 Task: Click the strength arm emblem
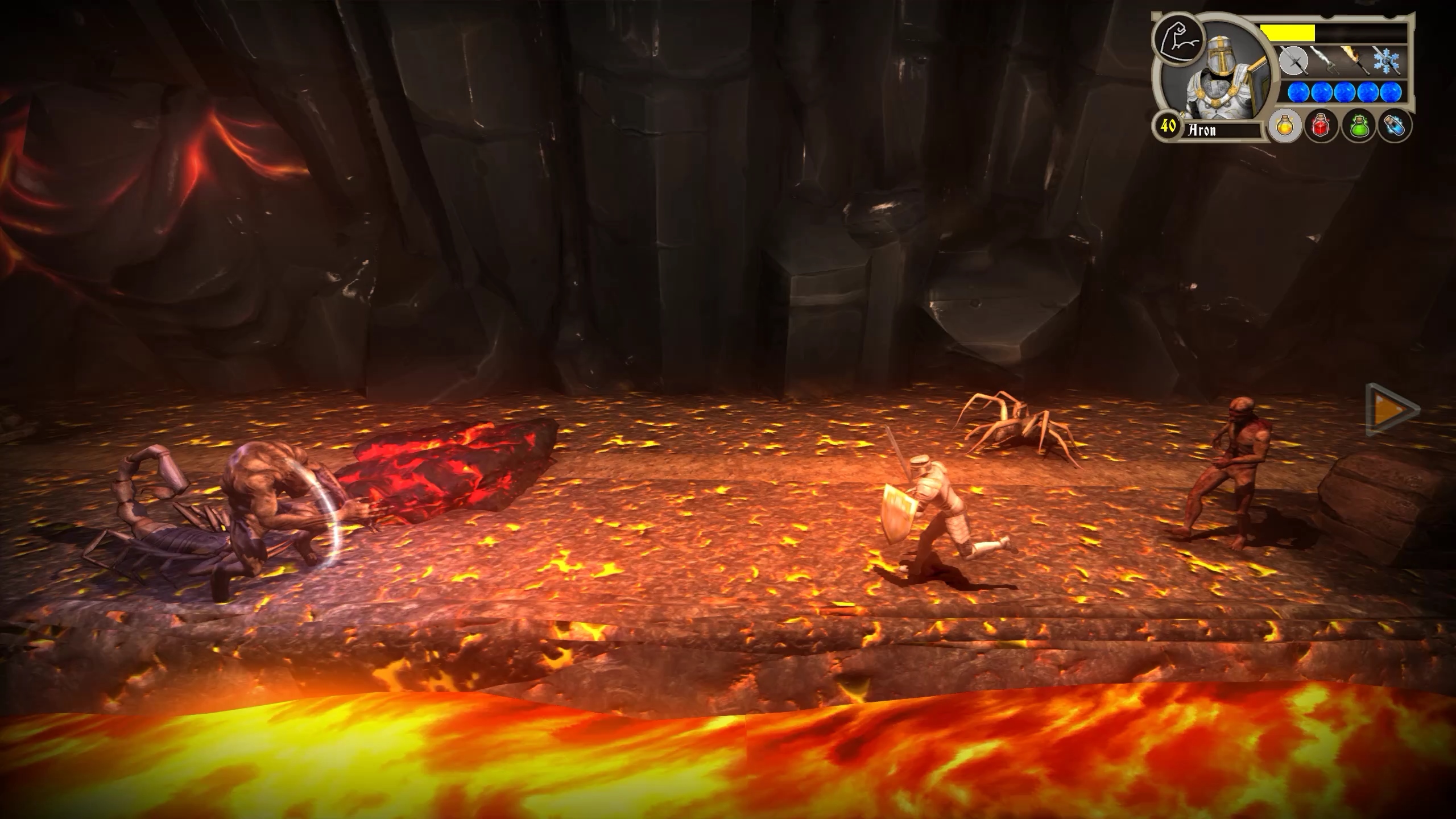[x=1178, y=40]
